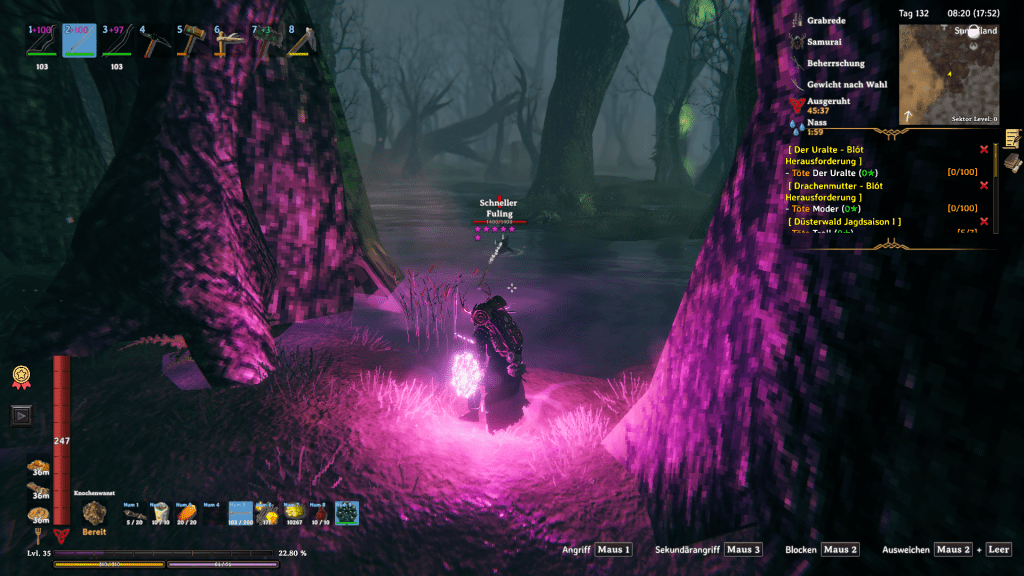
Task: Open the book icon beside the quest list
Action: pos(1012,163)
